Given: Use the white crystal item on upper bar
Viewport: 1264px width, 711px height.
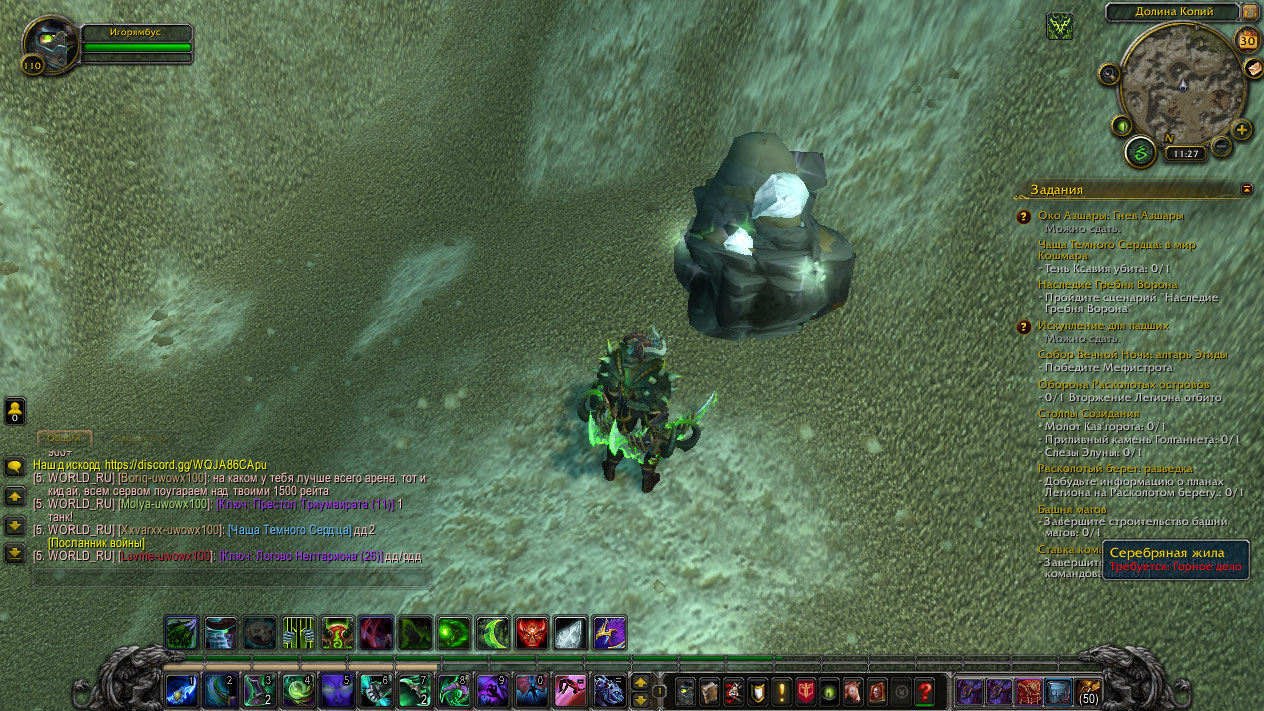Looking at the screenshot, I should click(570, 633).
